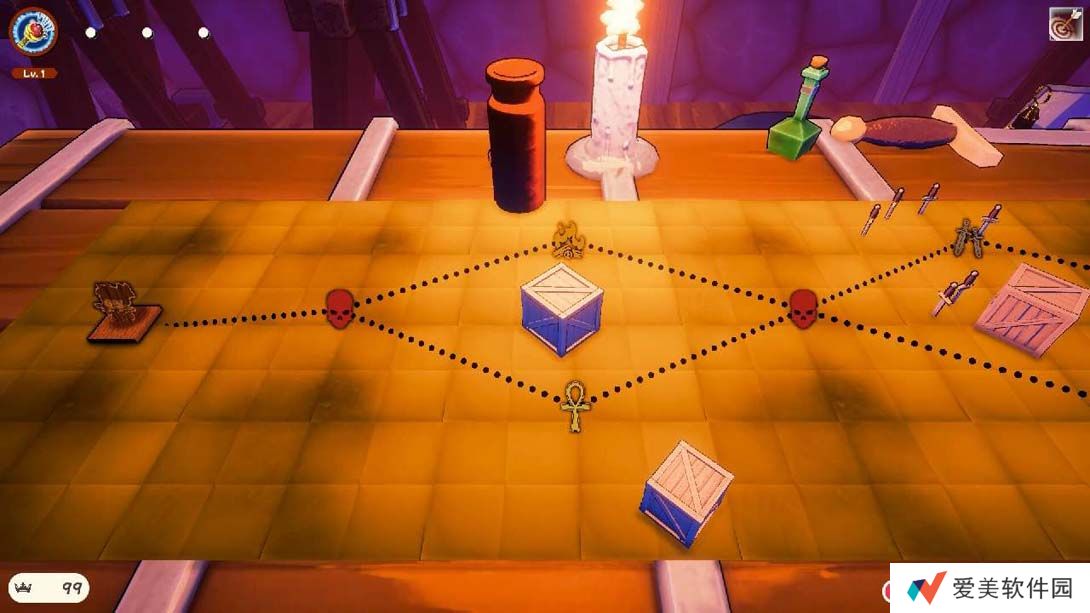Pick the red skull node beside the hero token

point(340,308)
